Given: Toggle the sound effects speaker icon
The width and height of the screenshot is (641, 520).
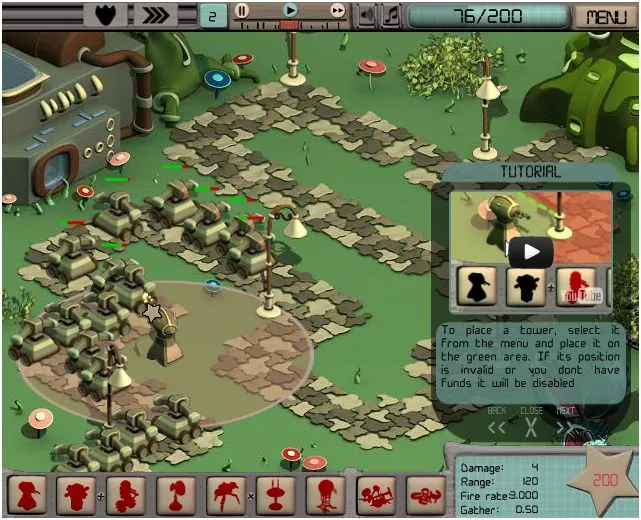Looking at the screenshot, I should tap(367, 15).
